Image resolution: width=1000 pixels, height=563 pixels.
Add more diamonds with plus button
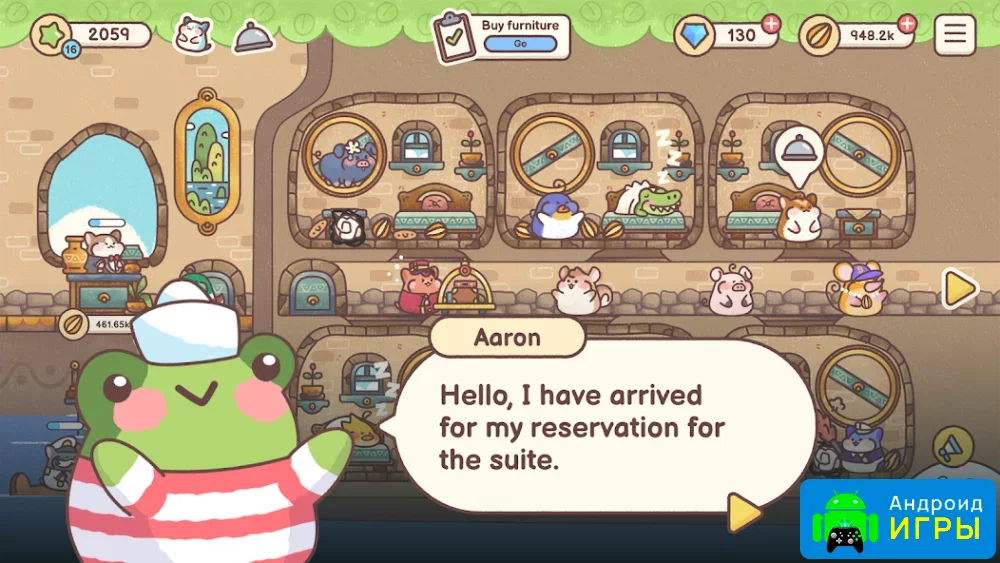771,24
